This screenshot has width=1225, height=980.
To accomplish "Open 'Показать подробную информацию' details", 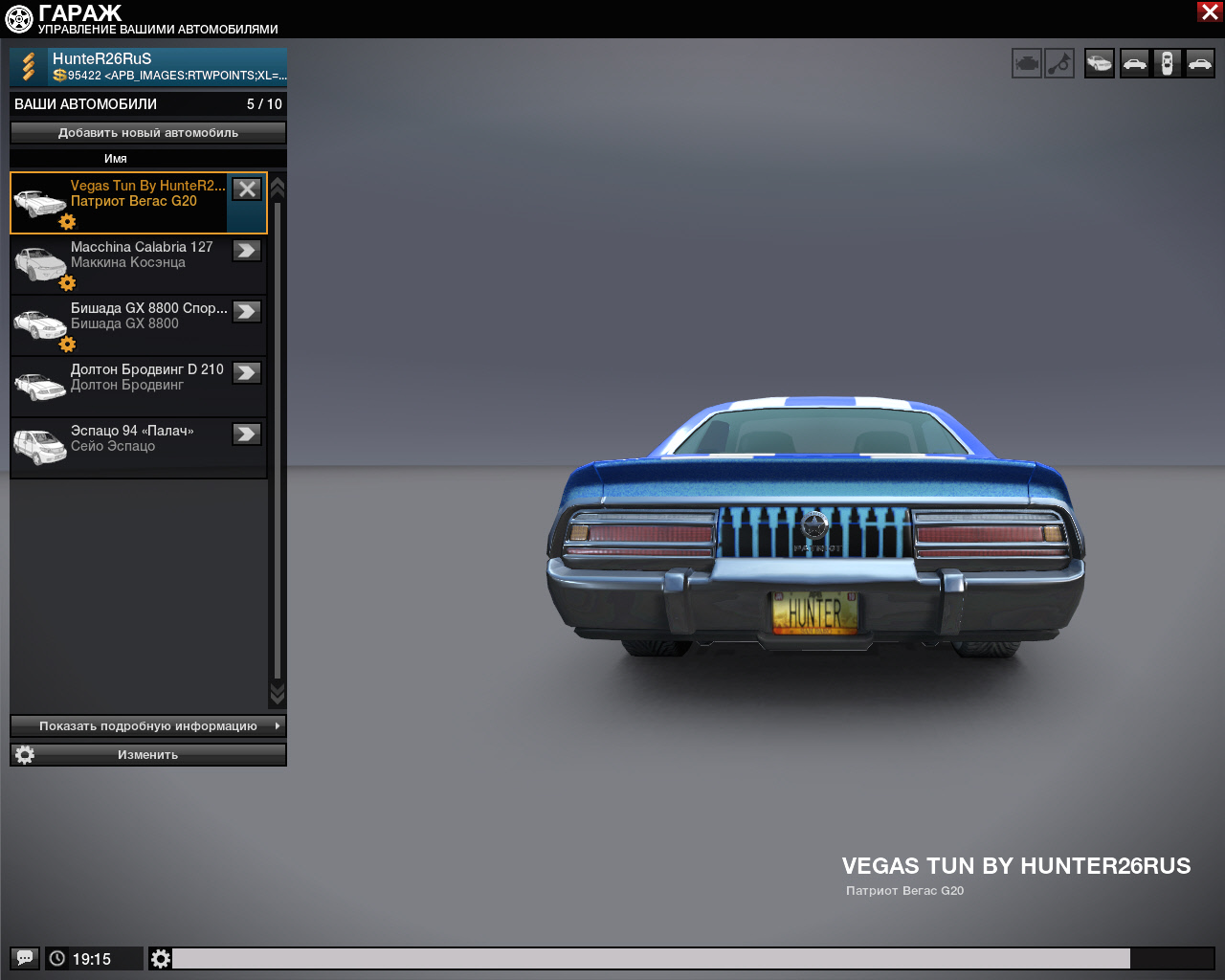I will (148, 726).
